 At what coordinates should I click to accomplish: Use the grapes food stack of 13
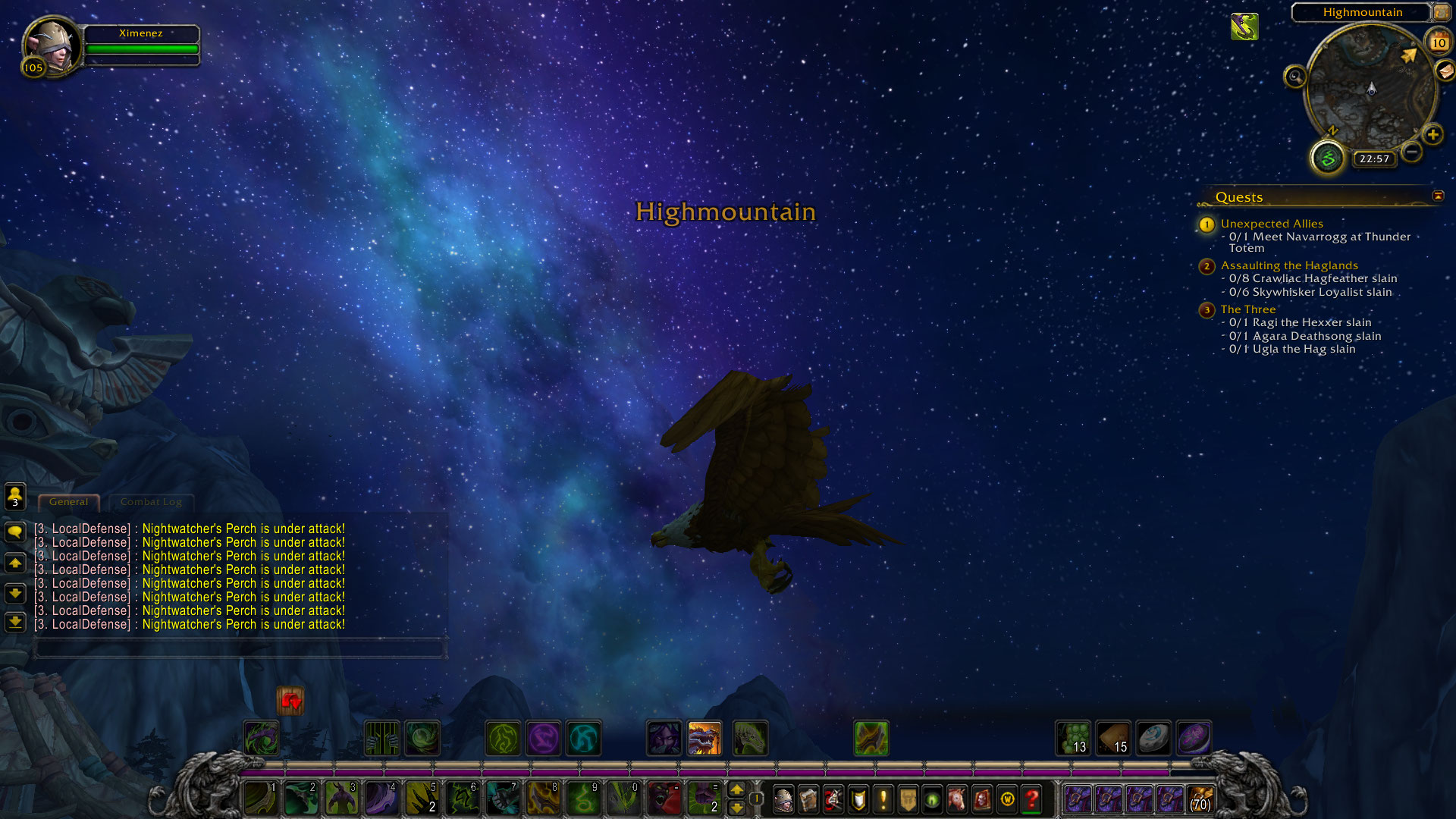(1073, 738)
